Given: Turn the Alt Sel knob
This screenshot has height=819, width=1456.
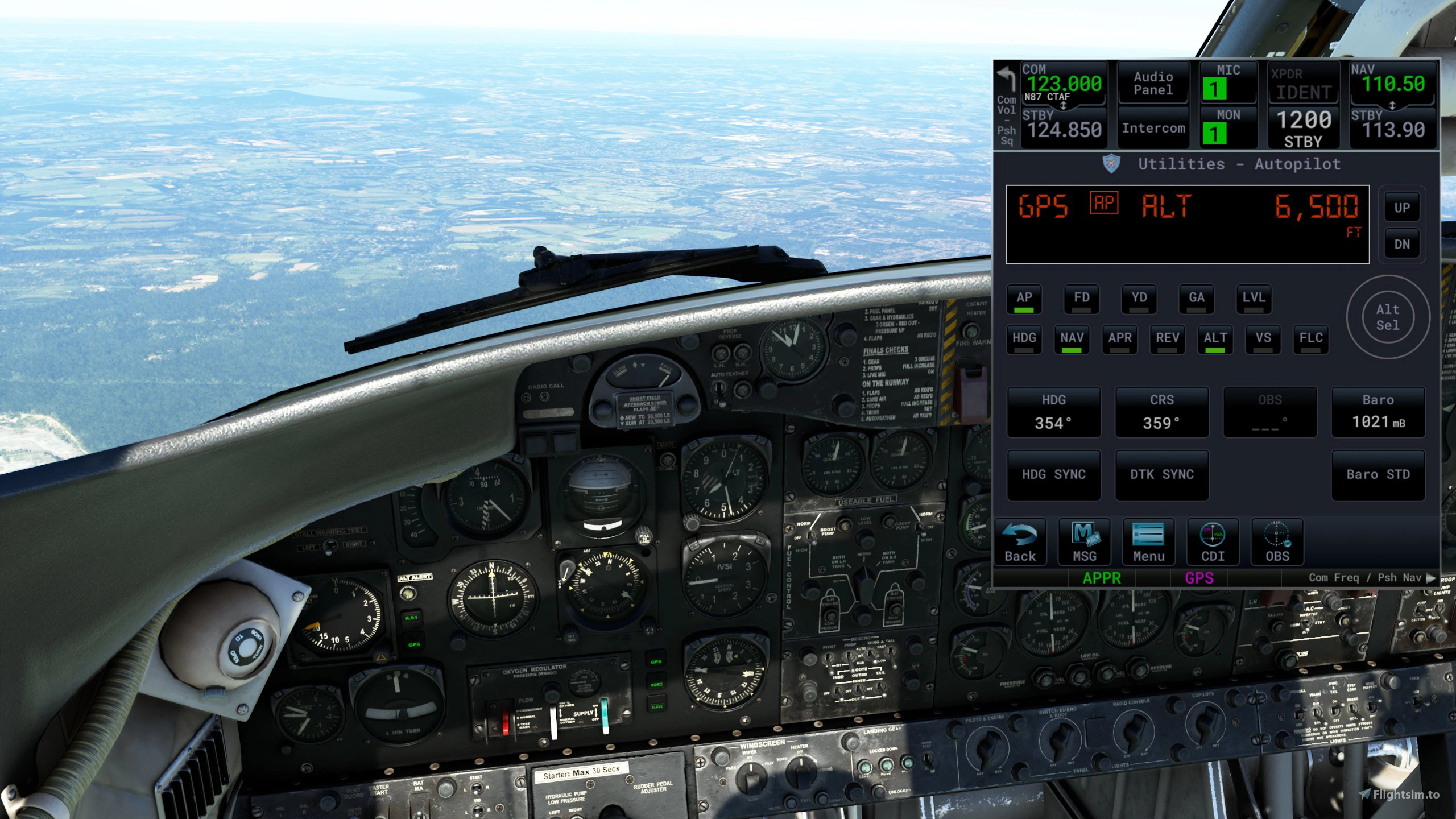Looking at the screenshot, I should tap(1388, 317).
